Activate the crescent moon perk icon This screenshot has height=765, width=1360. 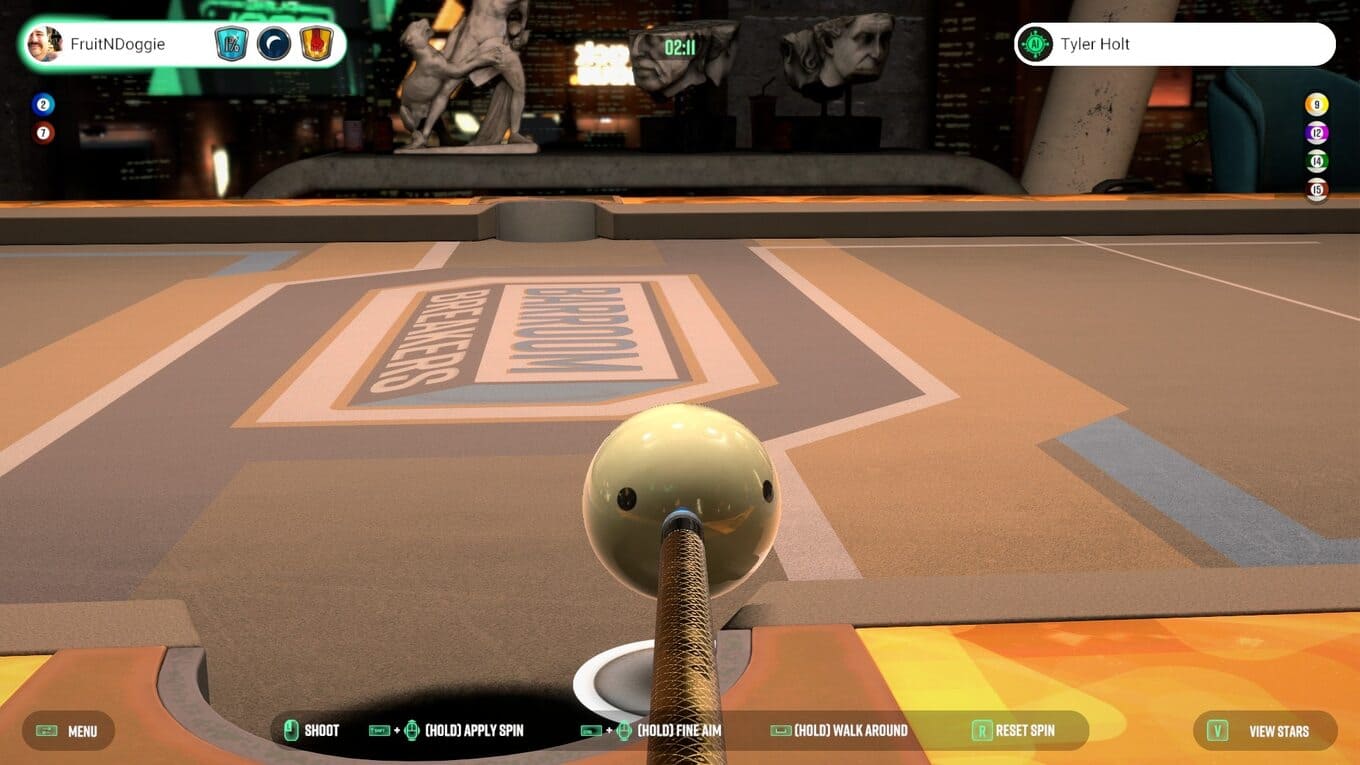coord(273,44)
